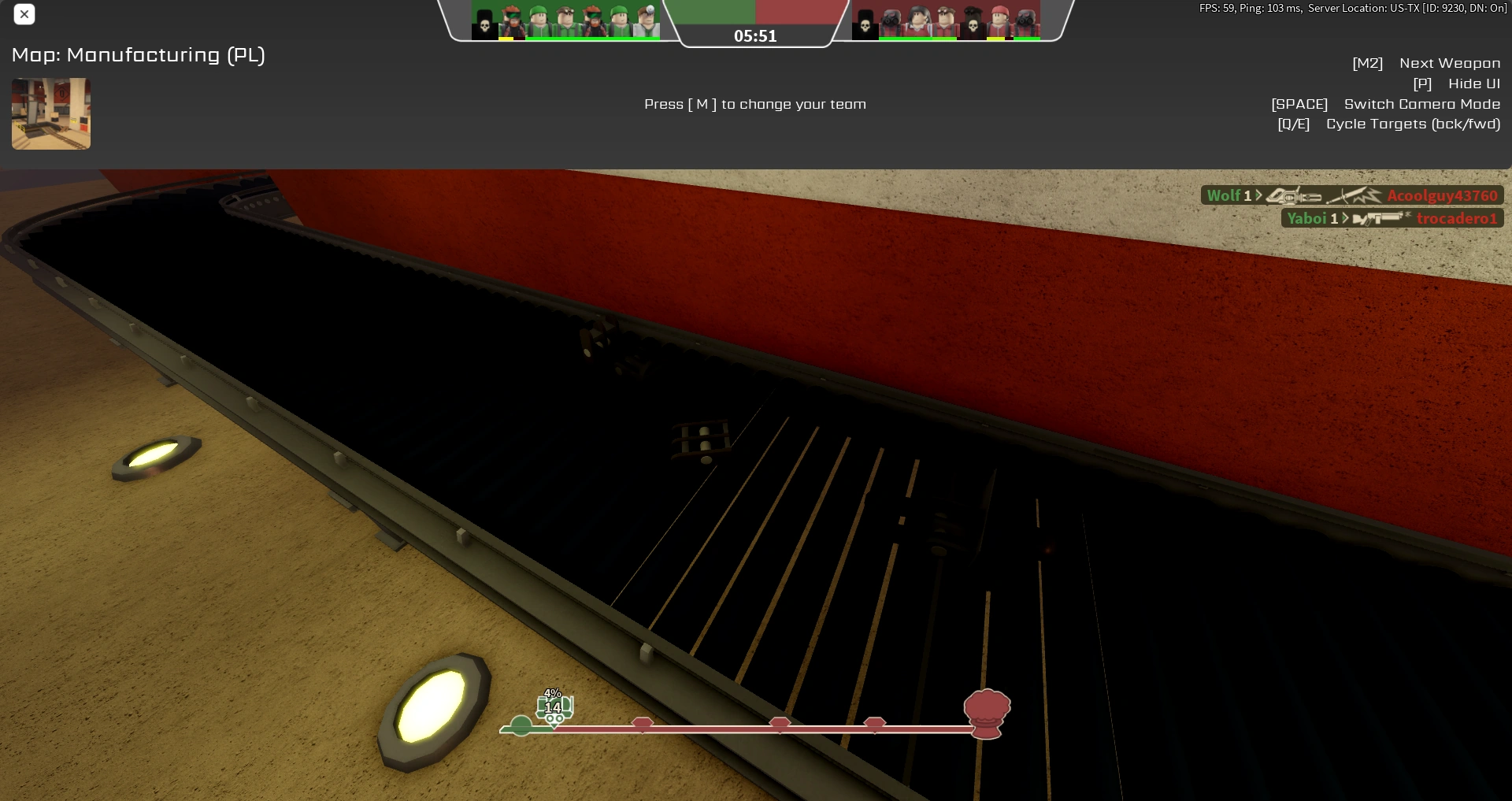The width and height of the screenshot is (1512, 801).
Task: Click the Wolf kill feed entry
Action: point(1225,195)
